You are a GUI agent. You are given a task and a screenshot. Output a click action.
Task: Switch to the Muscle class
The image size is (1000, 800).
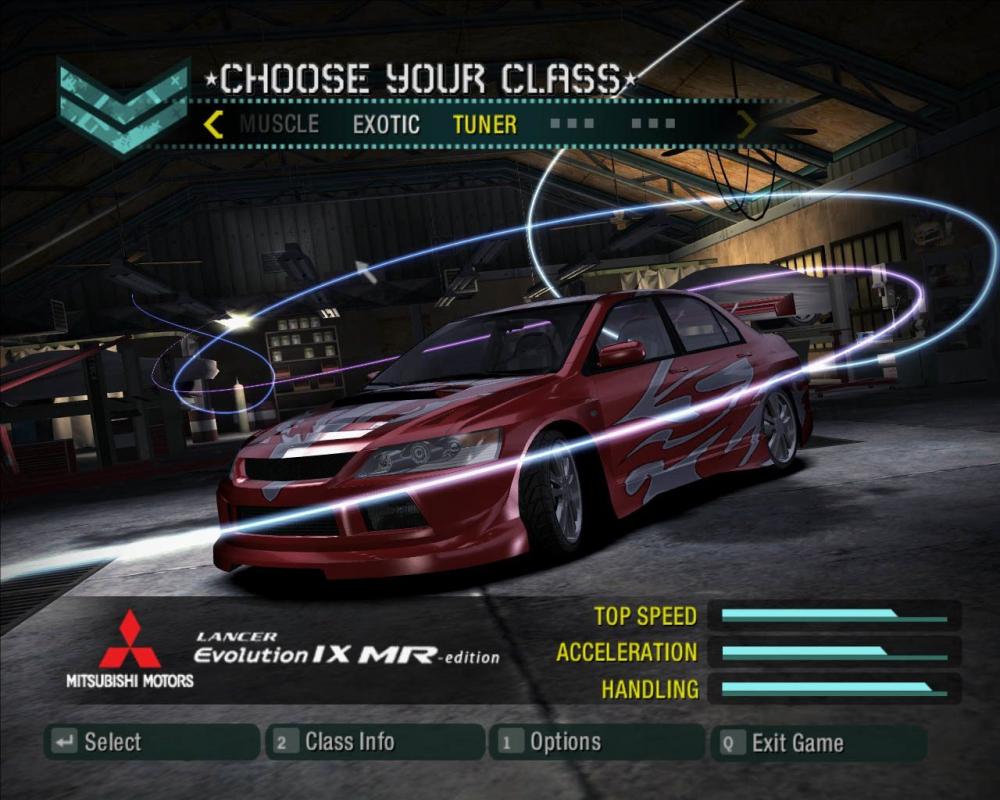[279, 125]
